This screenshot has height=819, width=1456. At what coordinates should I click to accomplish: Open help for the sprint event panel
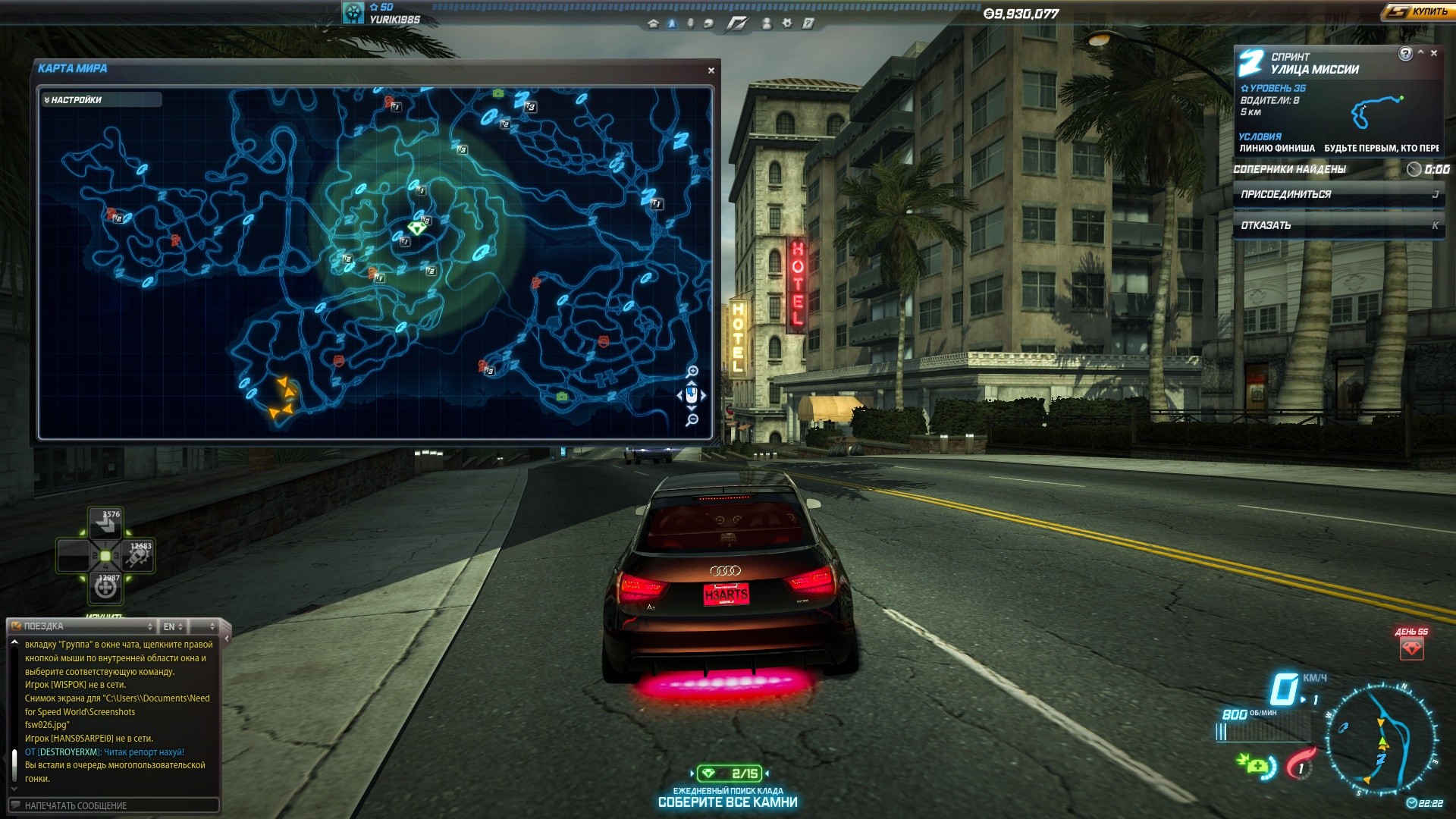1405,53
